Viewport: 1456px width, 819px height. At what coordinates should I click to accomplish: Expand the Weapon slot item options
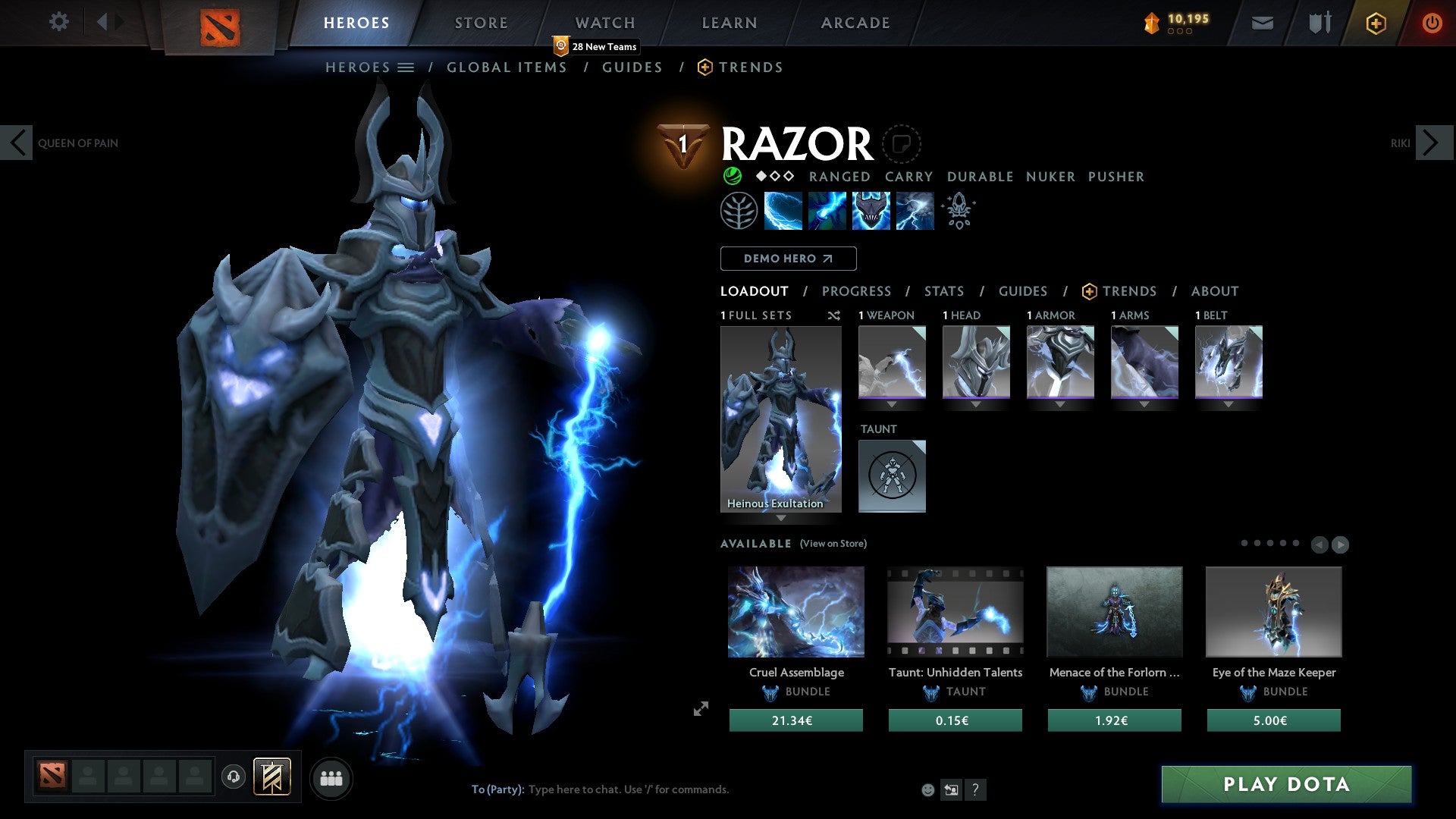pyautogui.click(x=892, y=404)
